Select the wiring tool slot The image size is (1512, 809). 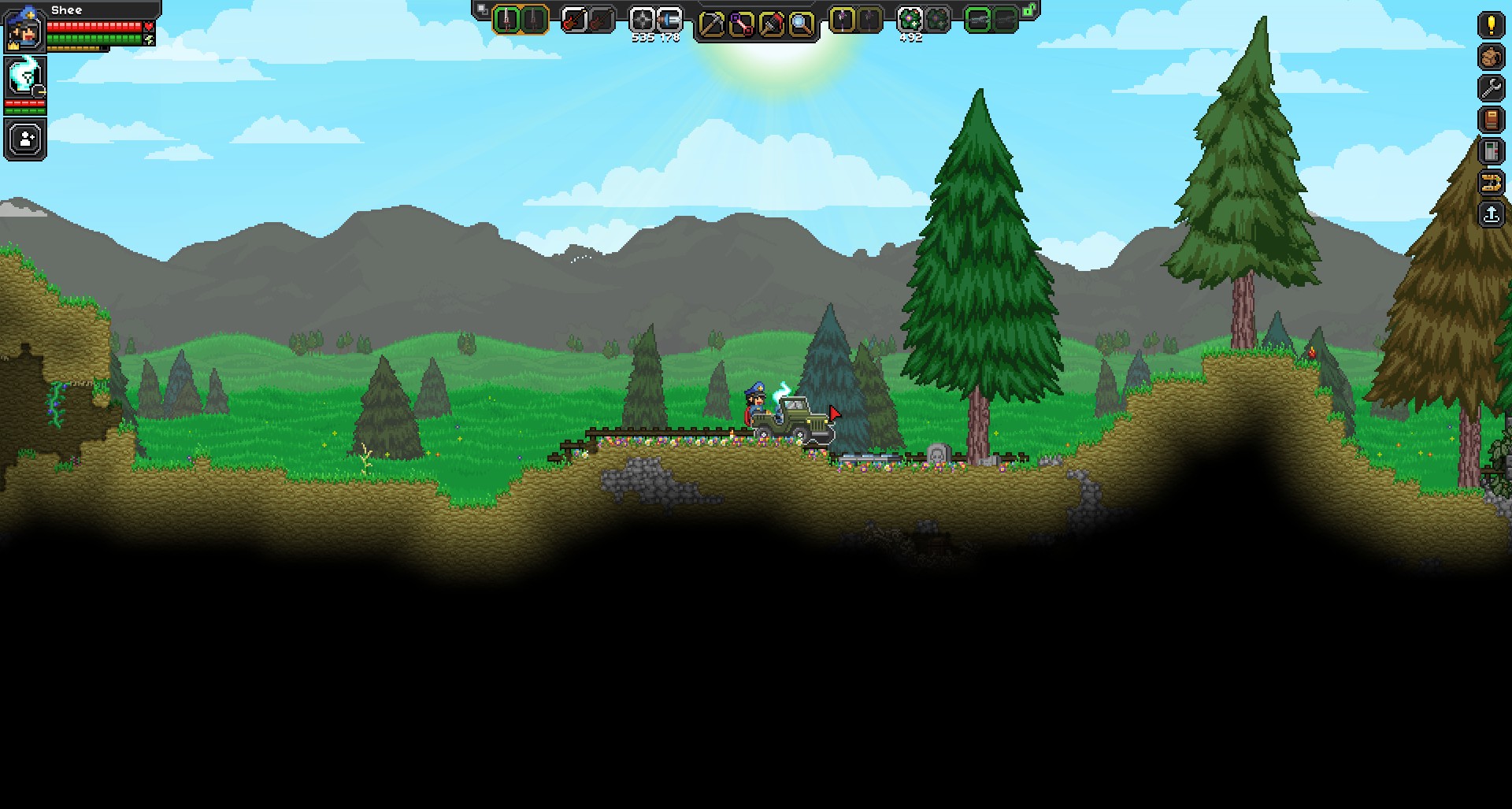[741, 24]
